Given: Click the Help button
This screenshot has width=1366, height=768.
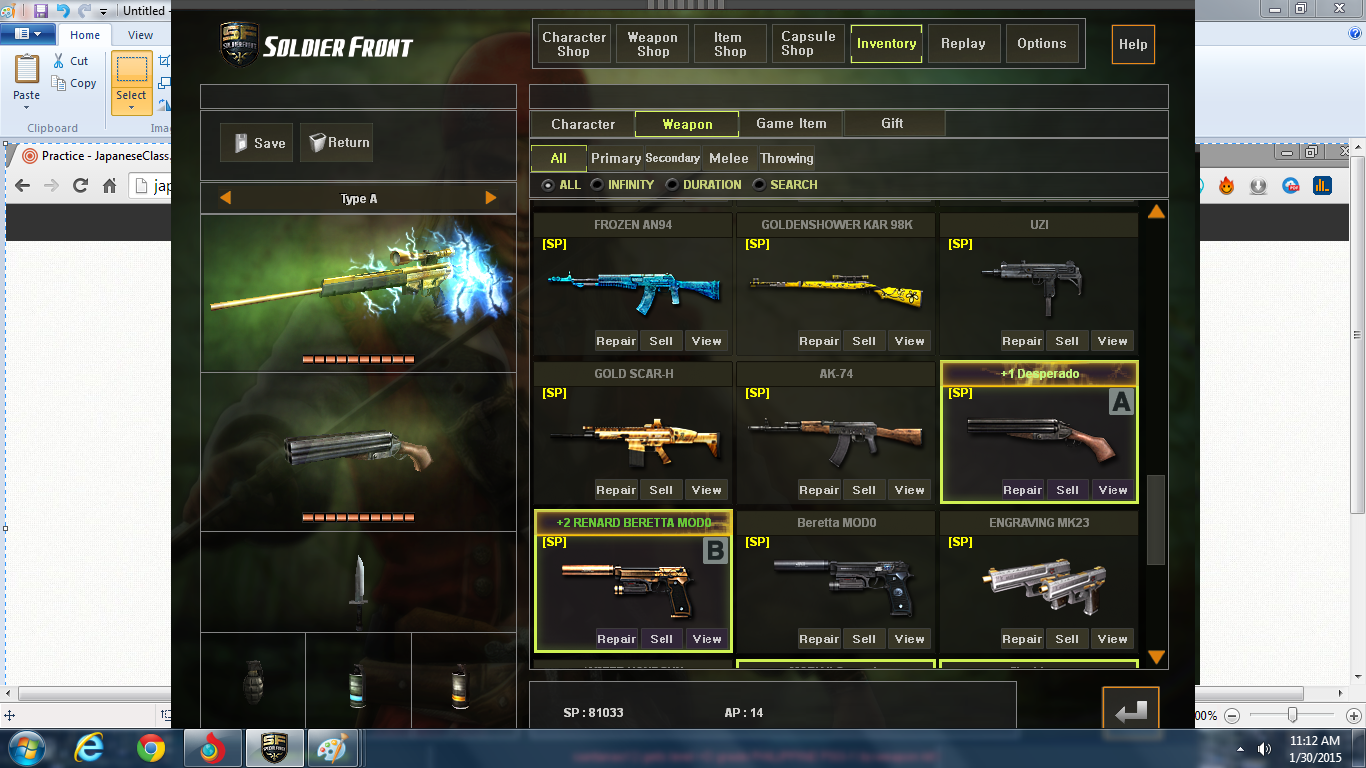Looking at the screenshot, I should point(1133,45).
